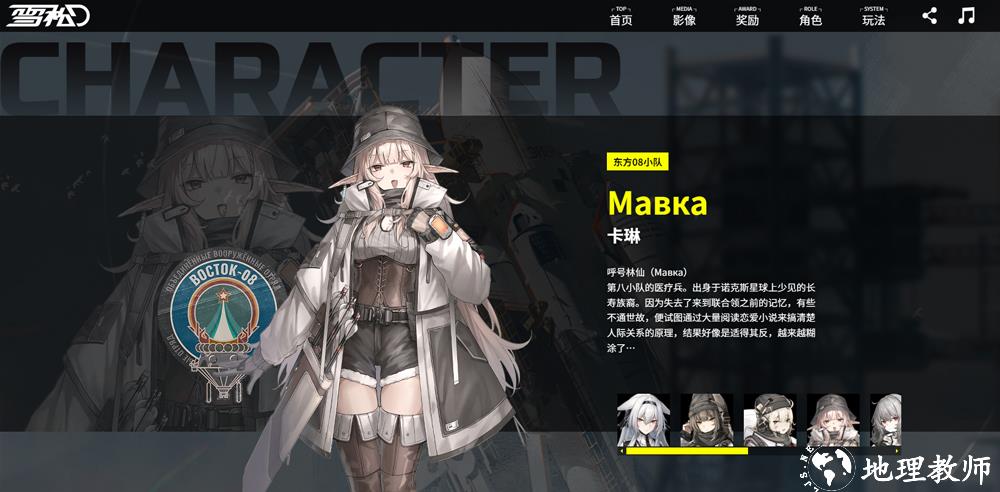Click the right arrow of the character scrollbar

tap(897, 451)
